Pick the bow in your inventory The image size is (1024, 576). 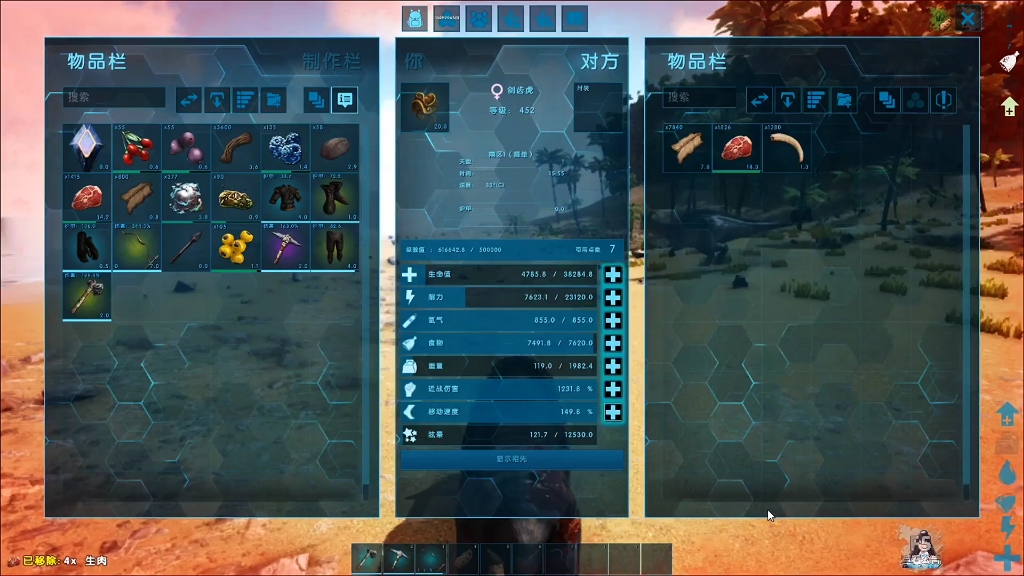click(x=136, y=246)
